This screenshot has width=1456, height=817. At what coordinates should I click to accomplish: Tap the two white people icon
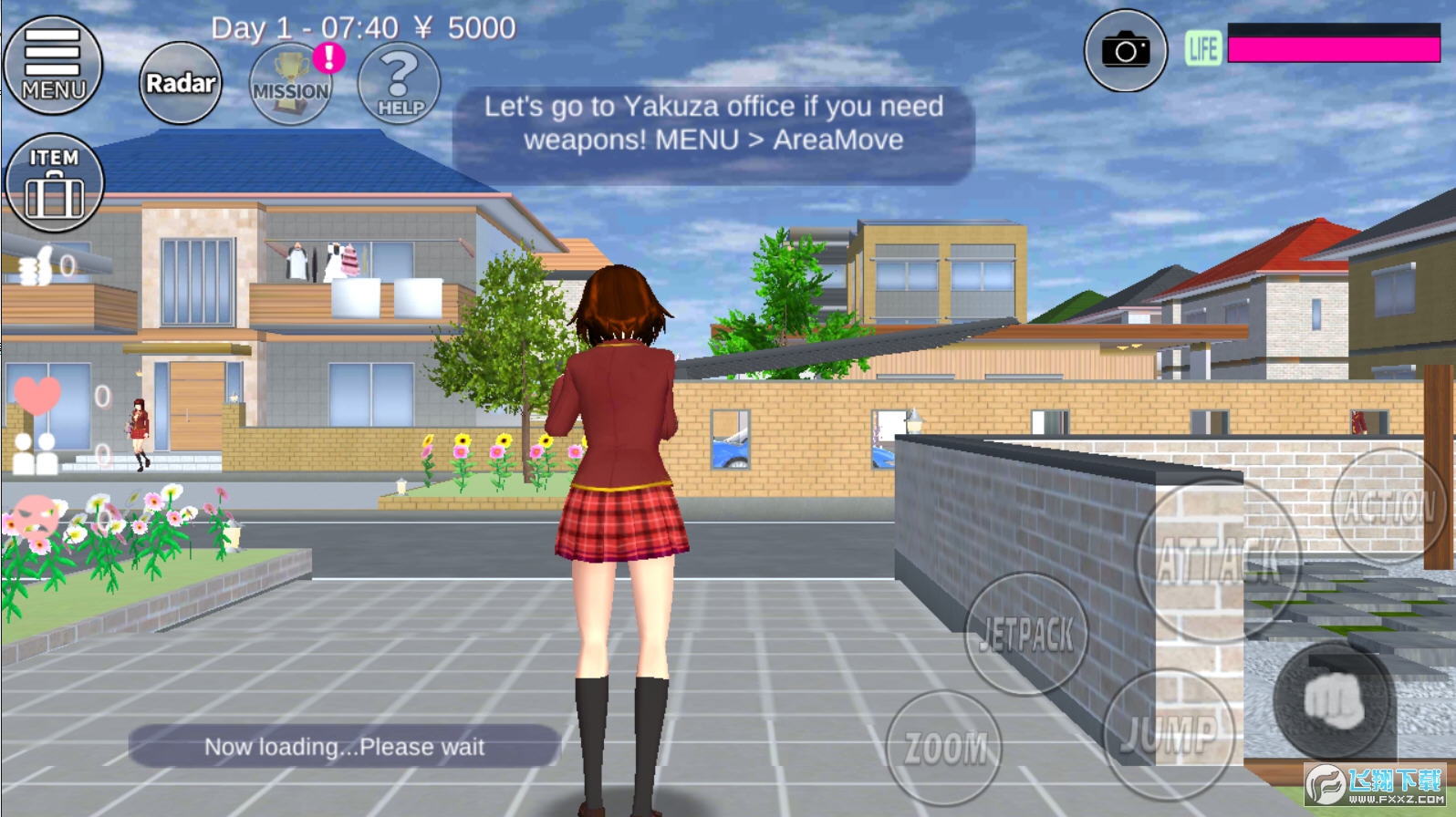[36, 453]
